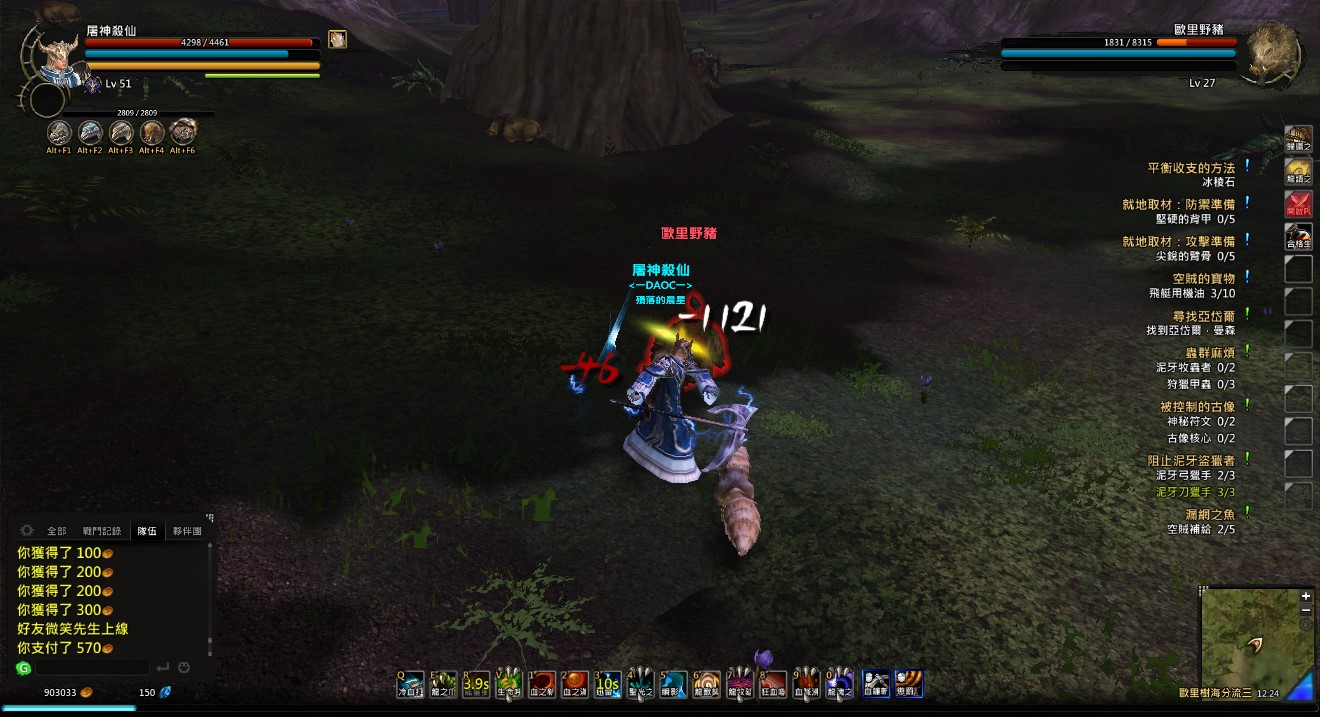Click the Alt+F1 pet skill icon
1320x717 pixels.
(x=59, y=132)
